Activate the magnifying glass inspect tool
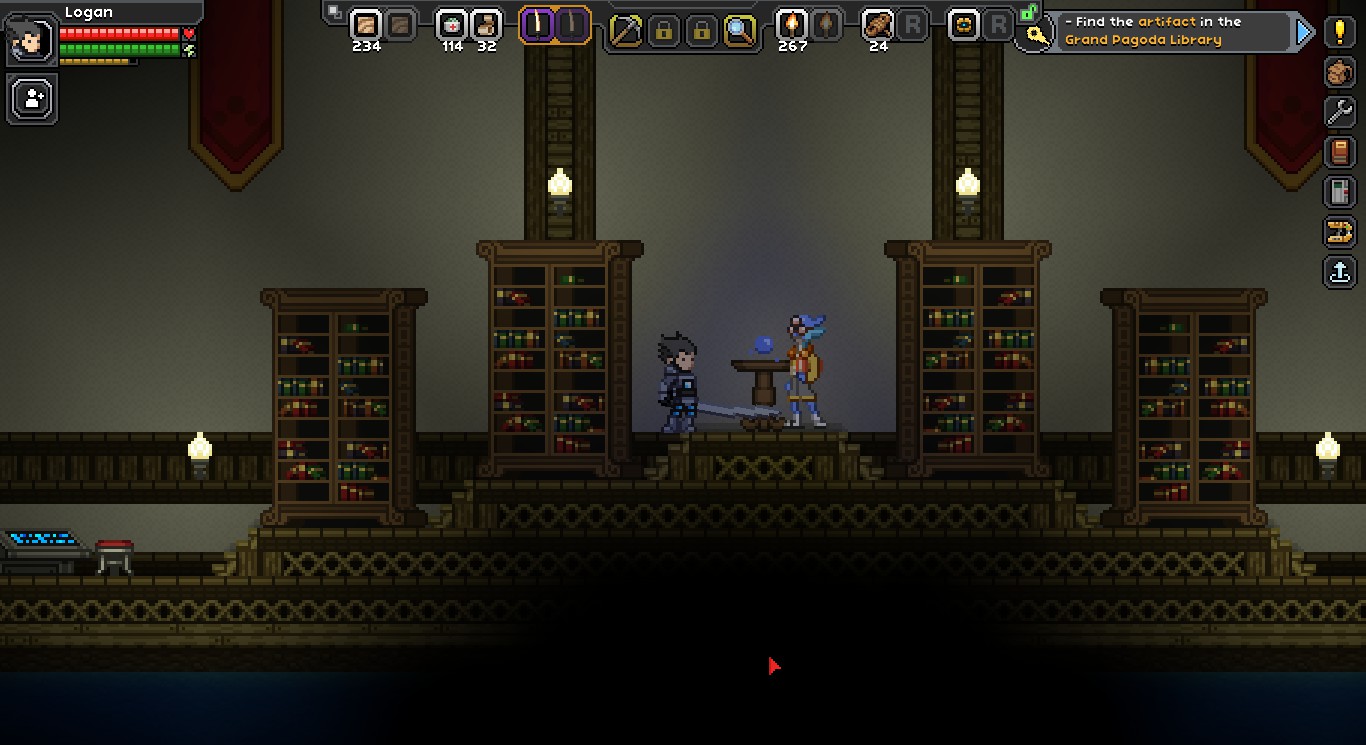 click(740, 30)
